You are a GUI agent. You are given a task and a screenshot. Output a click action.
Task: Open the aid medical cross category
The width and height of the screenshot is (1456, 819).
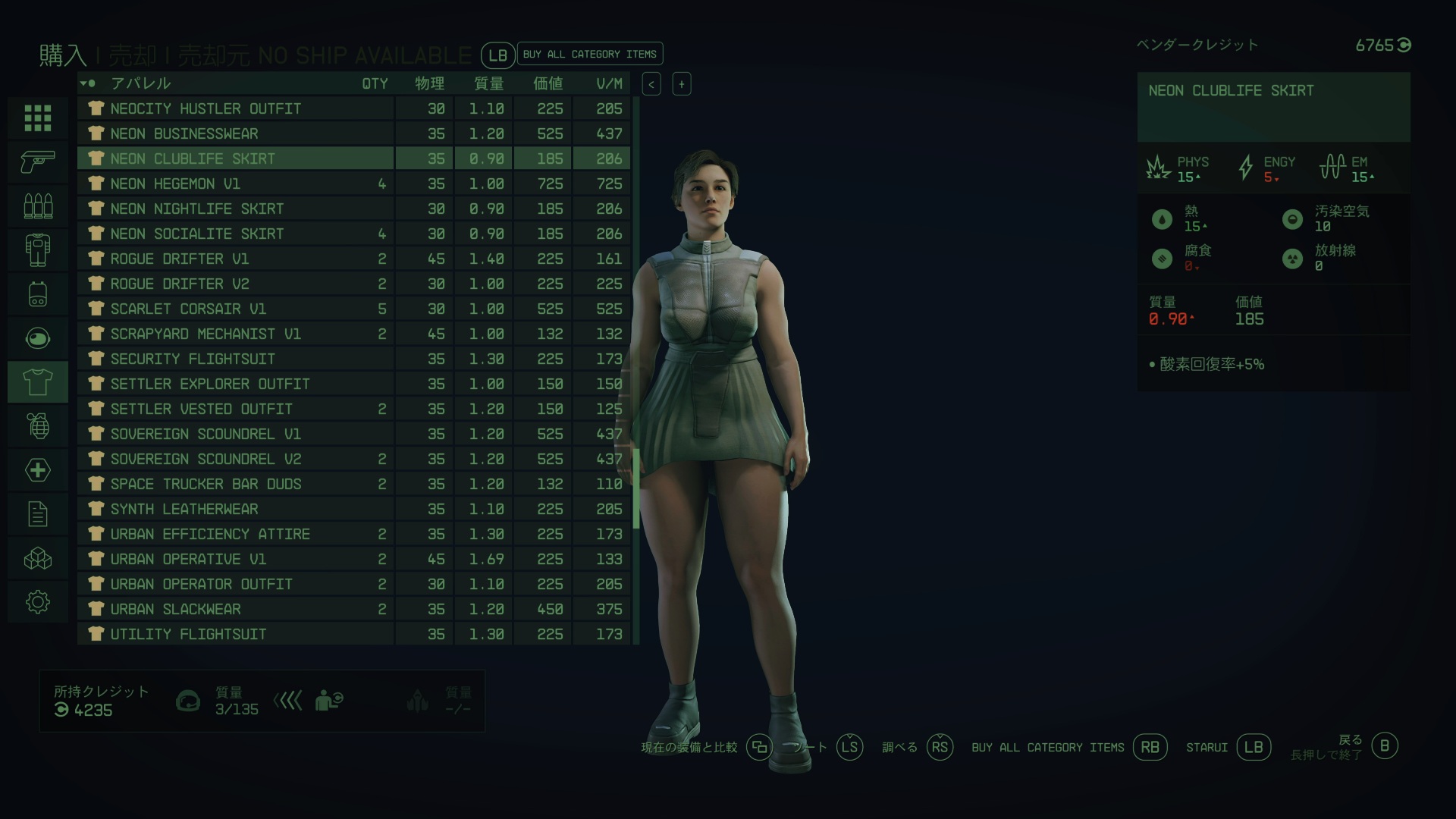coord(38,470)
